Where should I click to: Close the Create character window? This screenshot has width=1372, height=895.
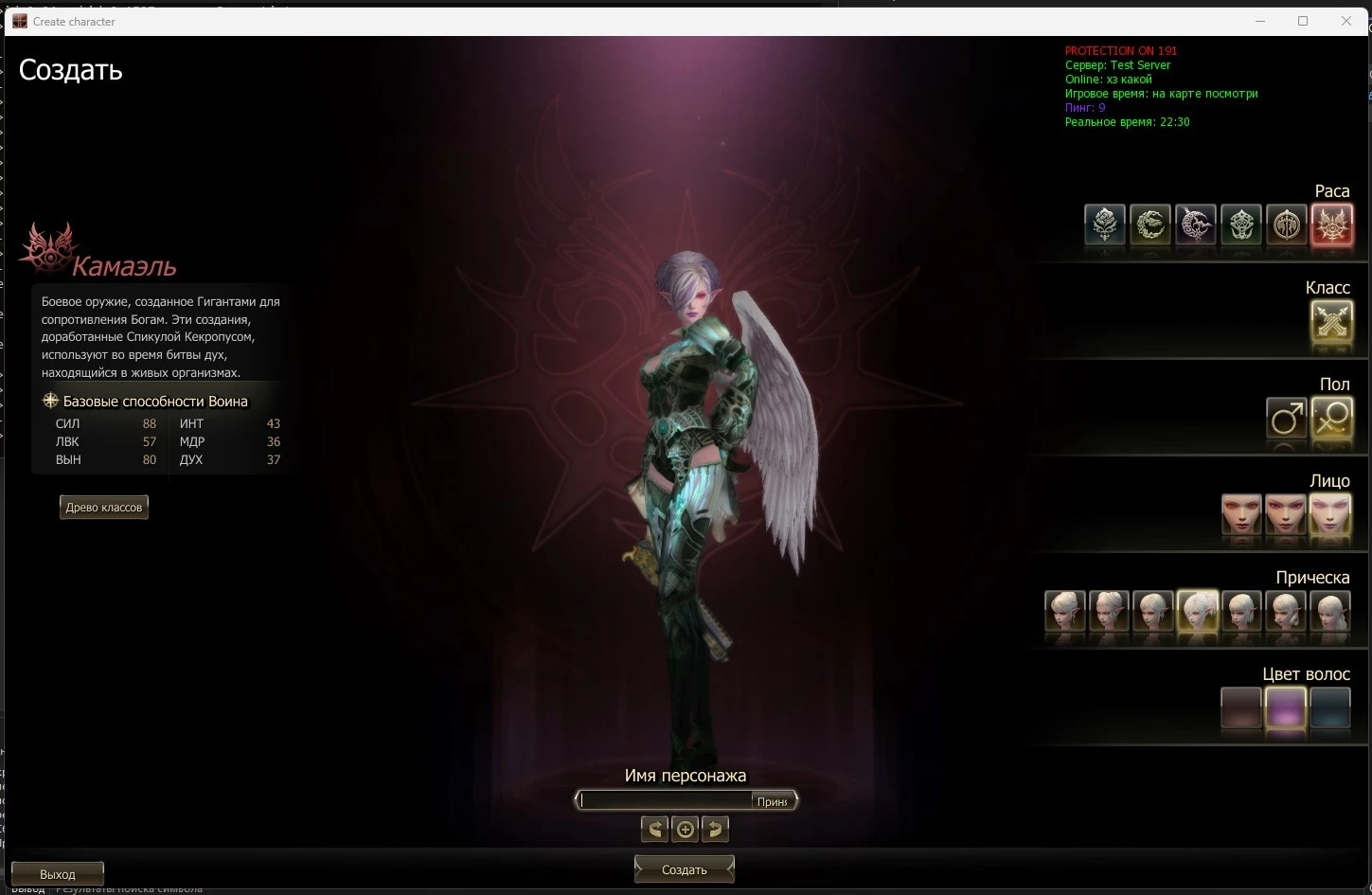(1346, 21)
